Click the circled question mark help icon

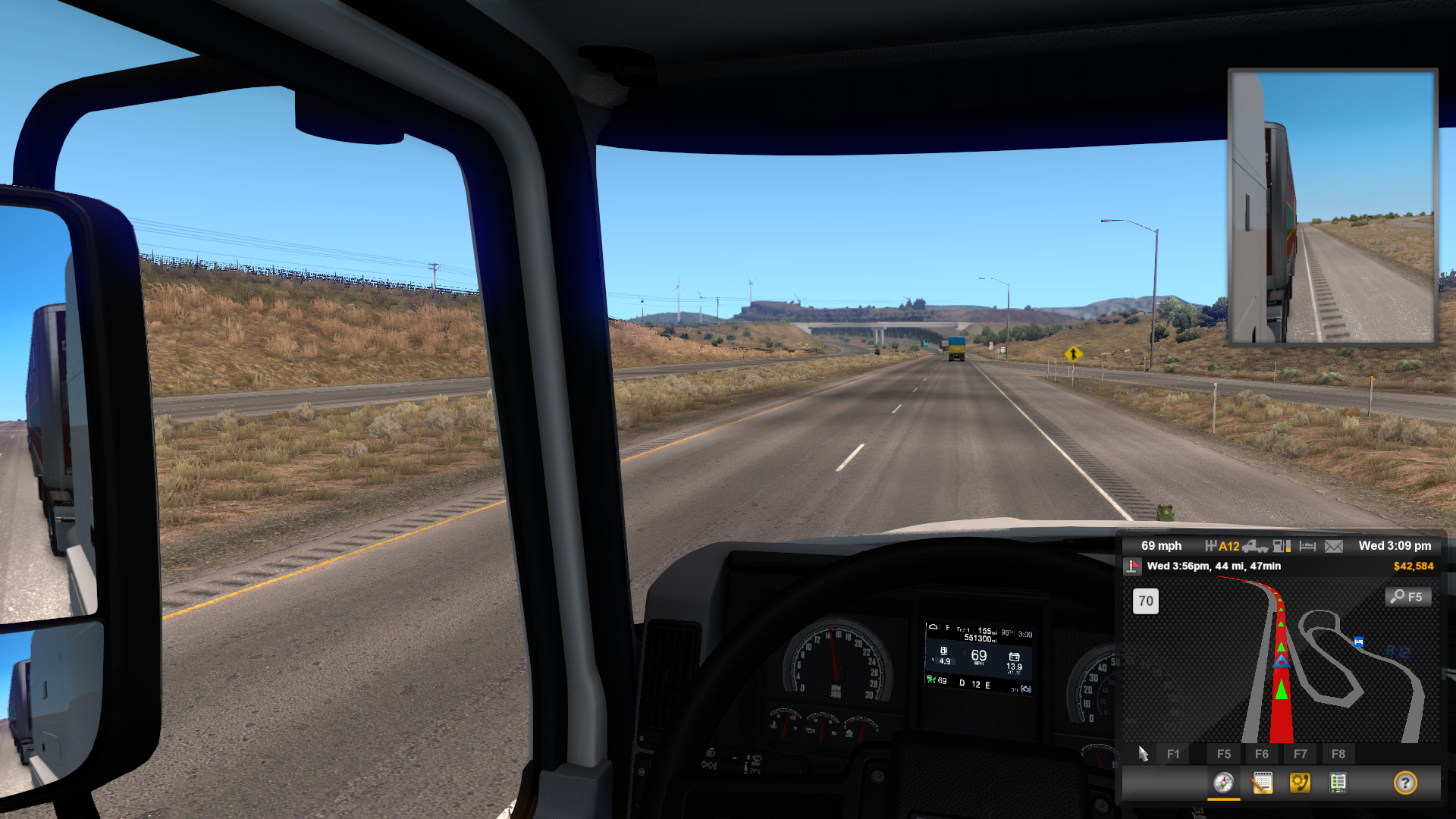point(1405,784)
